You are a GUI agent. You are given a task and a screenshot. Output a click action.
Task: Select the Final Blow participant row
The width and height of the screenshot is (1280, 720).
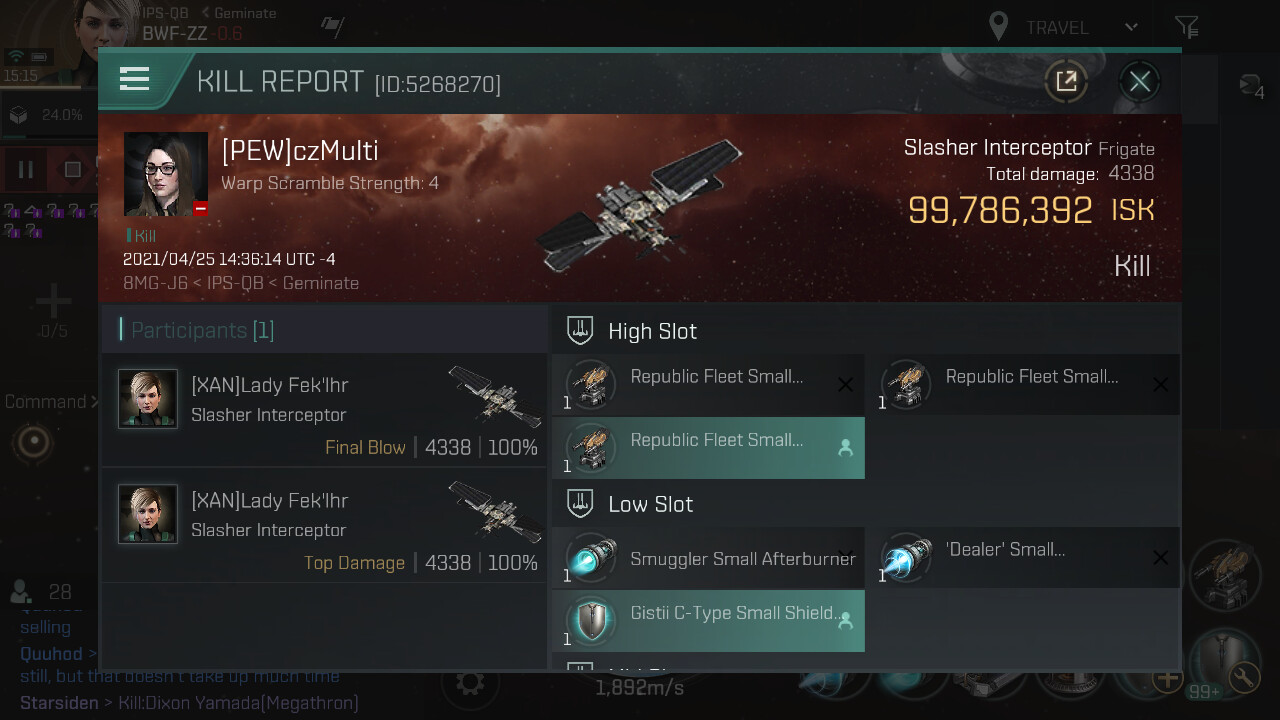pos(326,410)
